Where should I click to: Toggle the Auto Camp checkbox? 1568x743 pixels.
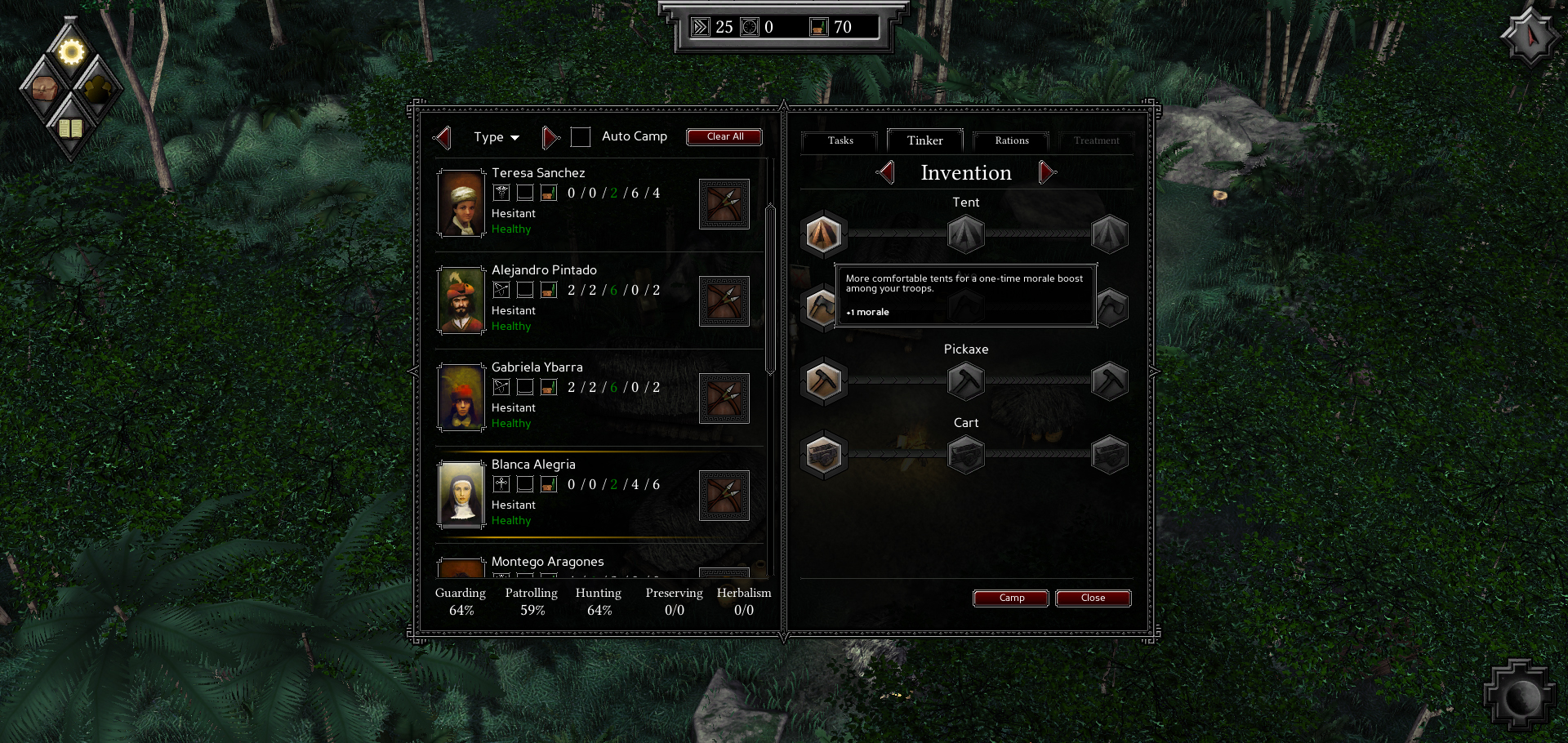(x=581, y=137)
